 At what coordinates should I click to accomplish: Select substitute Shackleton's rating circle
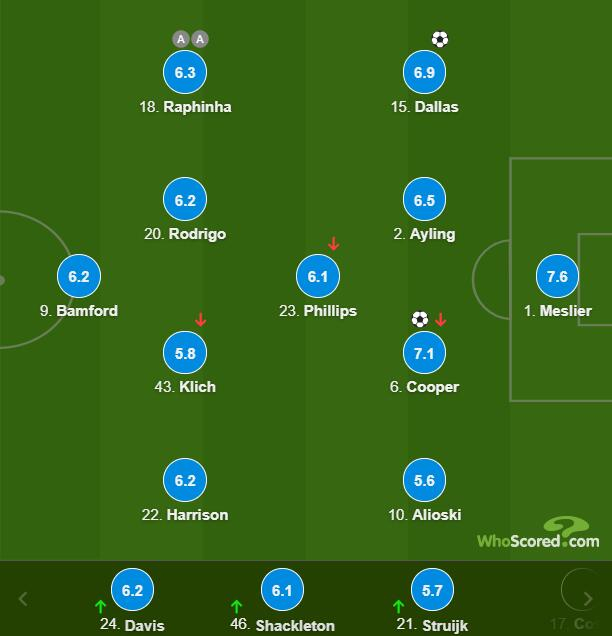282,591
